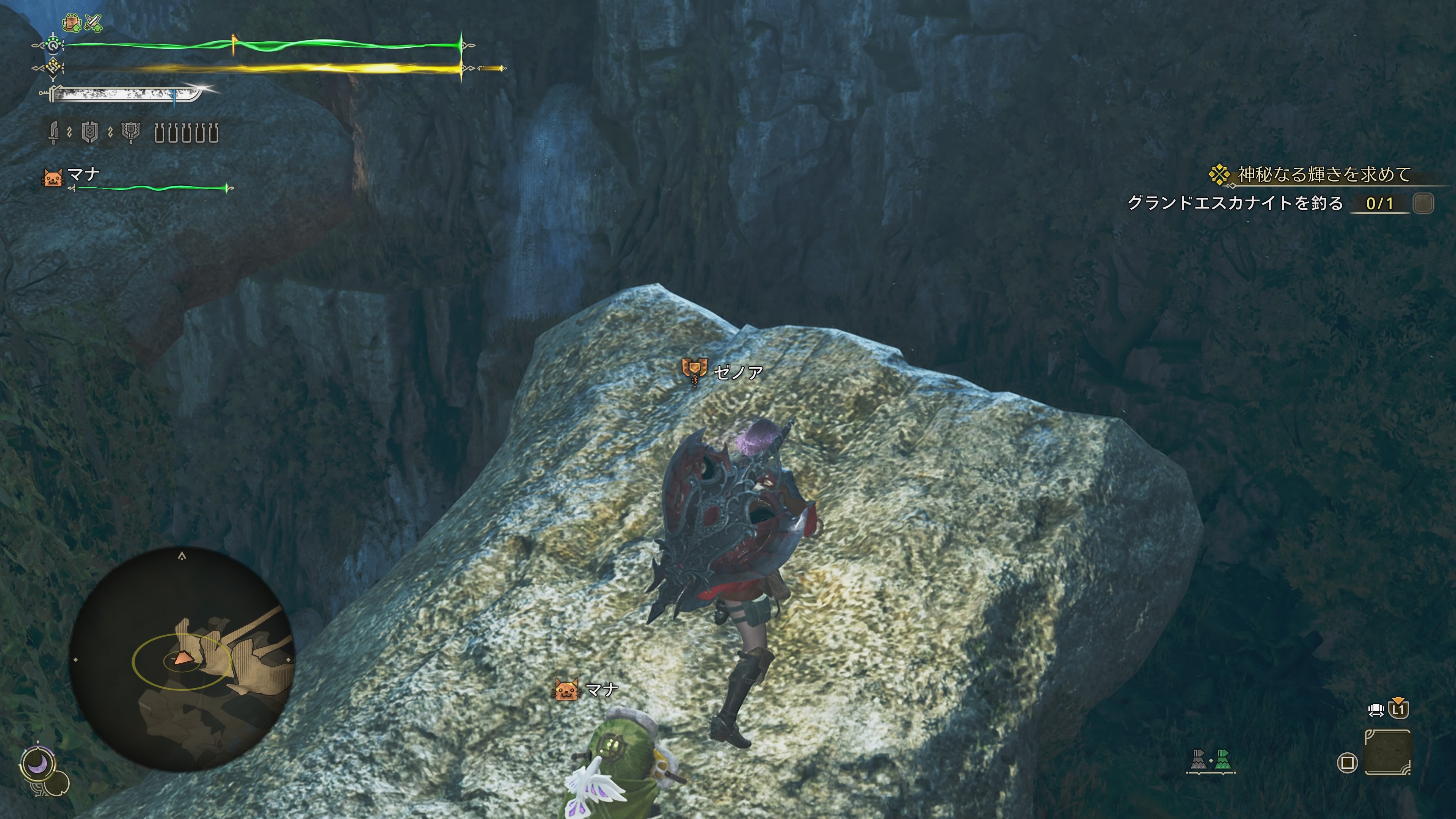Select the ゼノア hunter name tag
1456x819 pixels.
737,372
